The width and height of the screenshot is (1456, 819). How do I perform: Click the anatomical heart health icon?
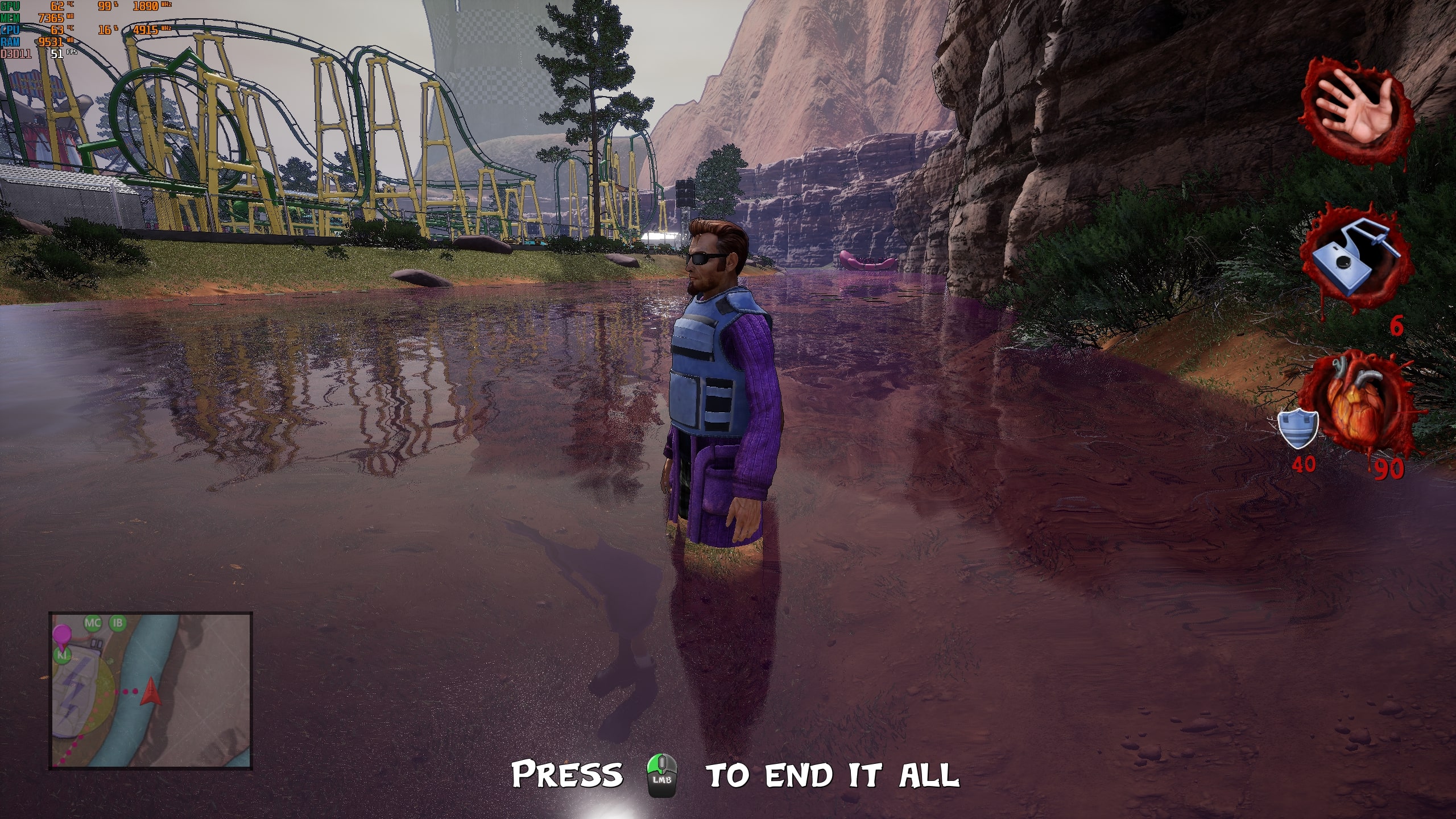point(1358,404)
